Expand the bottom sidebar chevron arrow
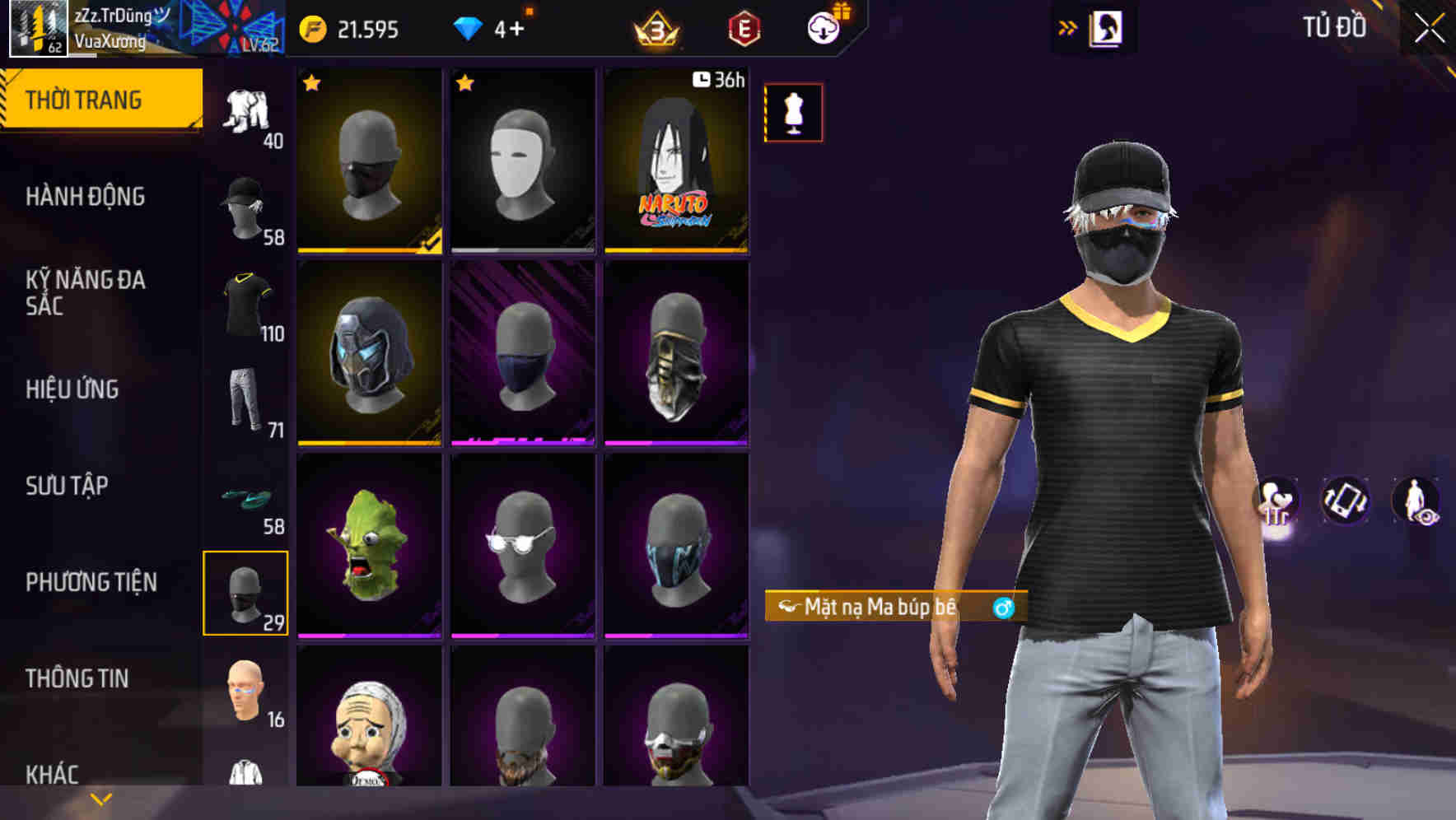This screenshot has width=1456, height=820. (100, 797)
